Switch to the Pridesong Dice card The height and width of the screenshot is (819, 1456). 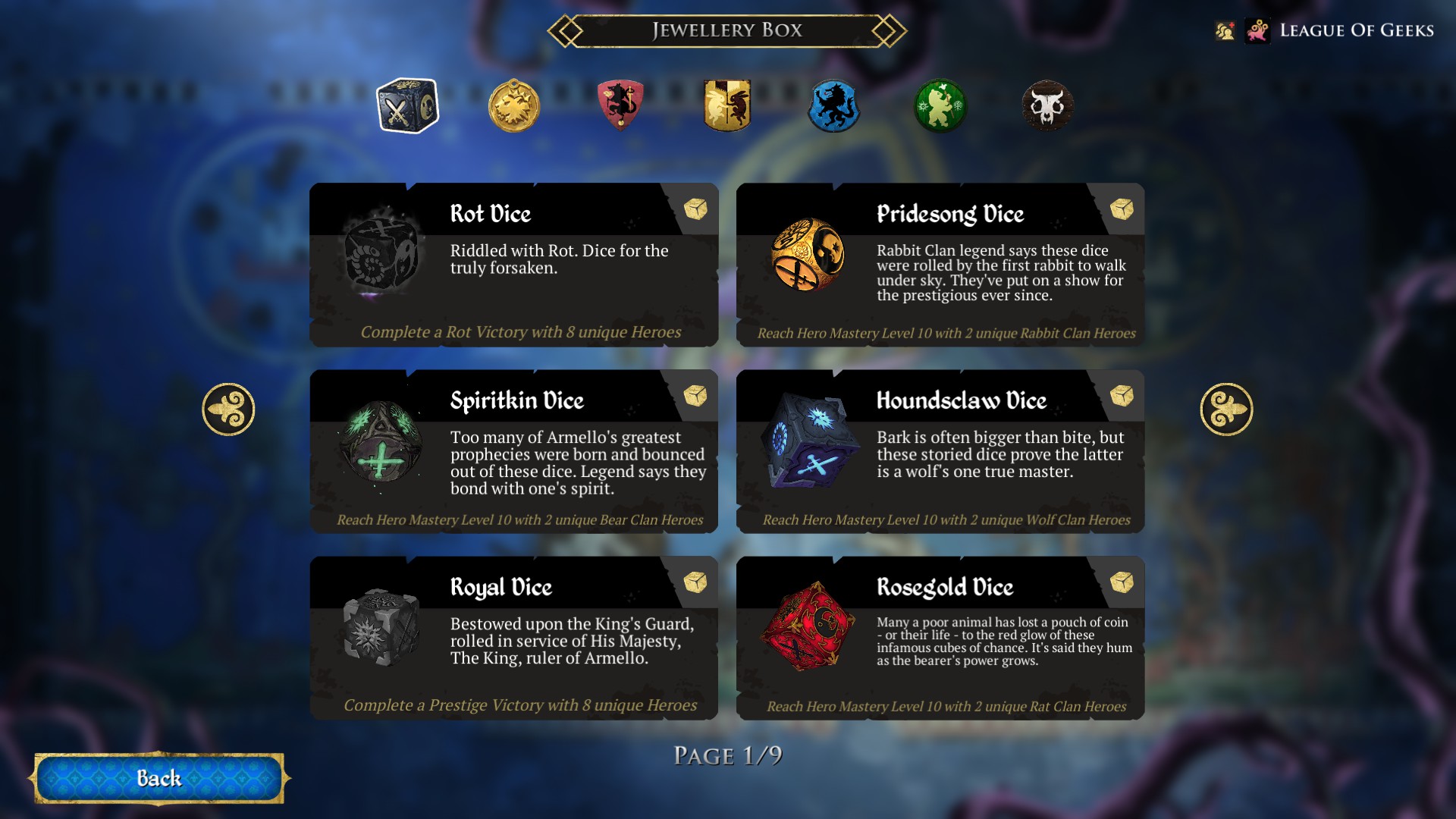(940, 265)
